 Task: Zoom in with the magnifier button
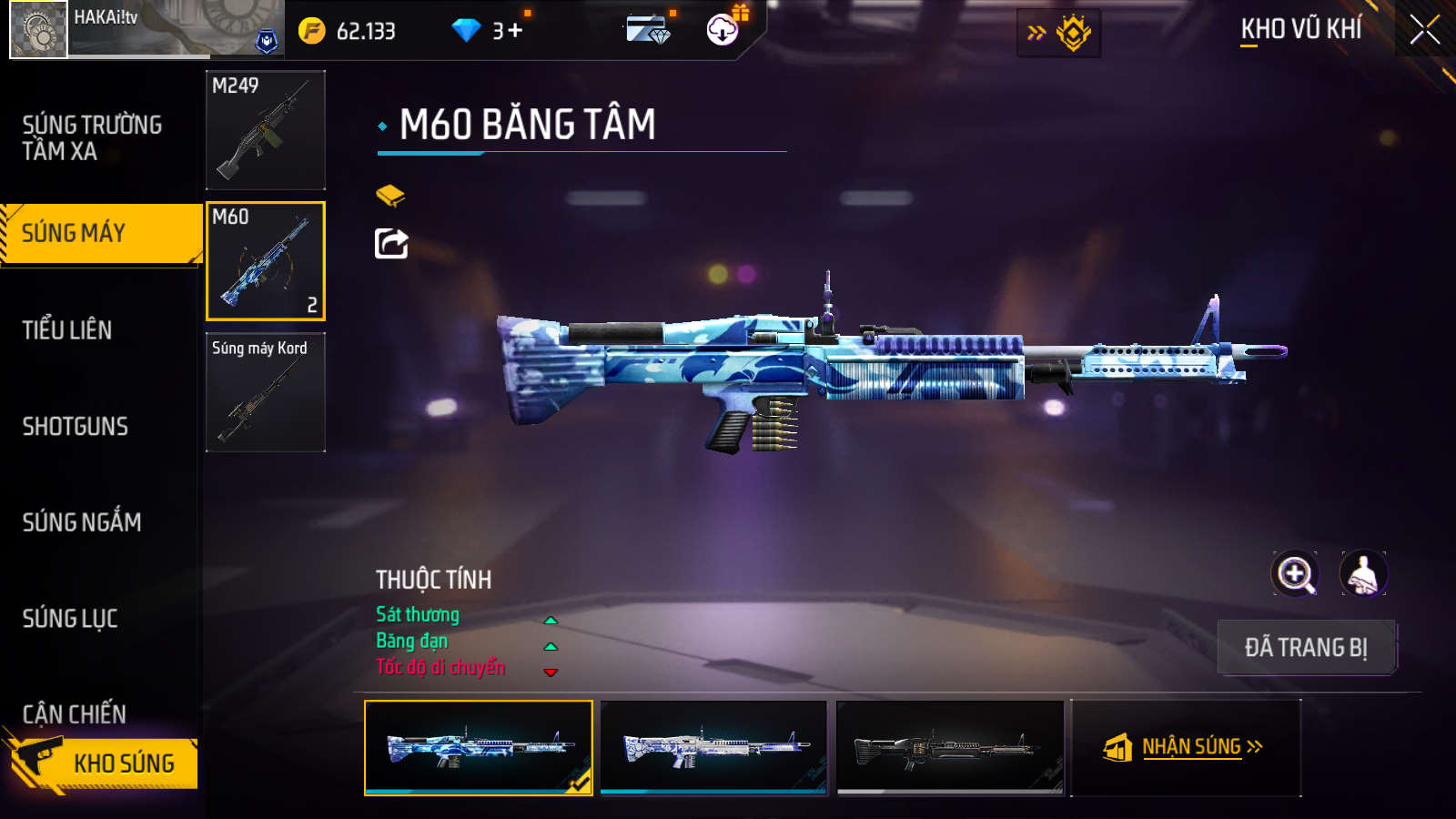[1295, 574]
